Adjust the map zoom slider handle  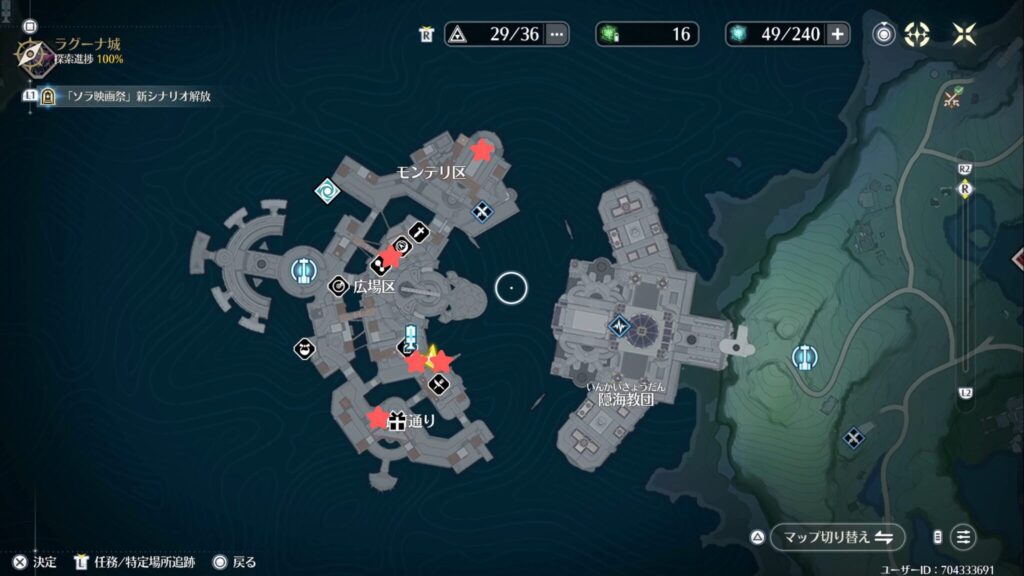coord(965,189)
